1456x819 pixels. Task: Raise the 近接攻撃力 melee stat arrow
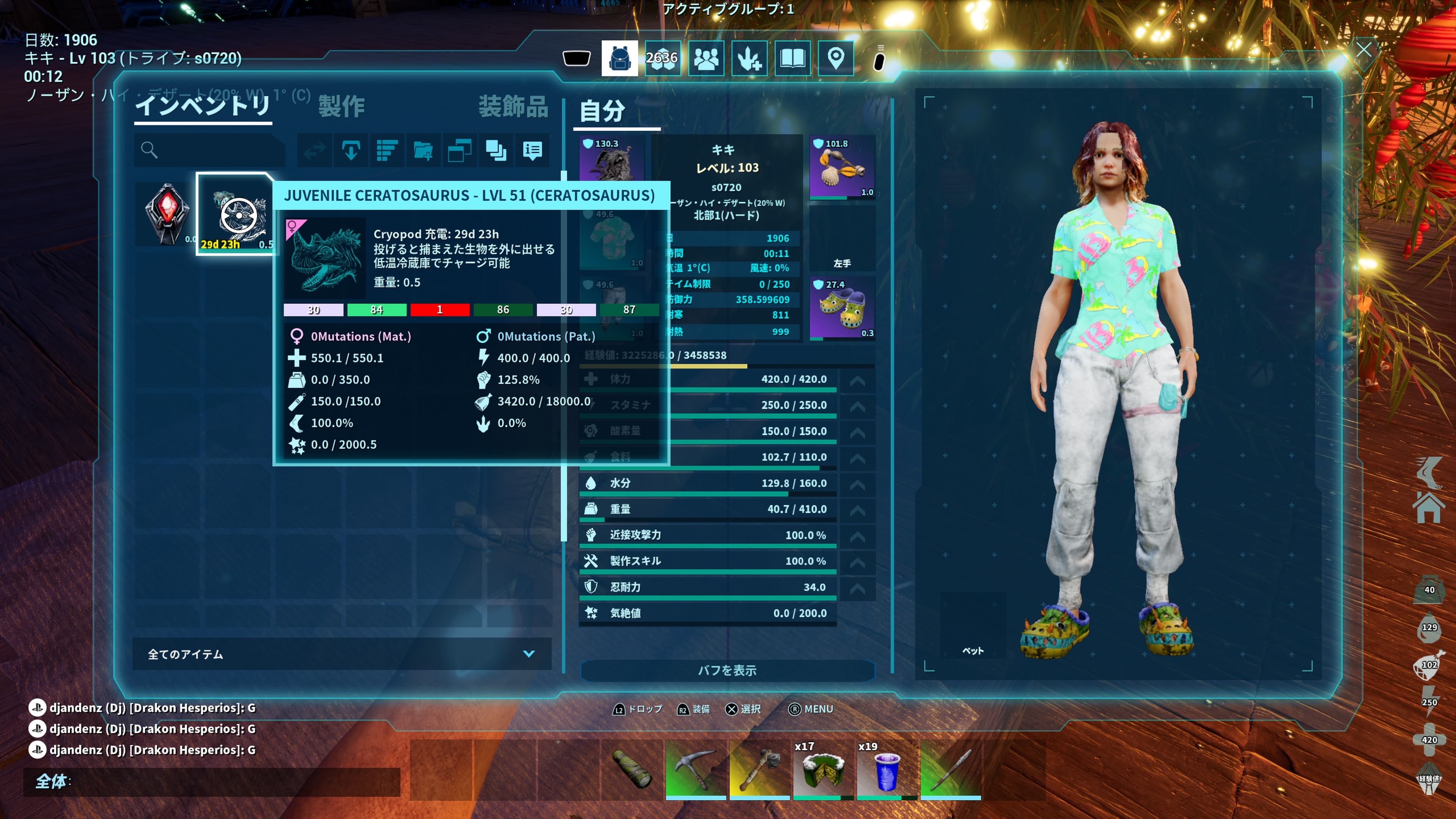[x=857, y=536]
